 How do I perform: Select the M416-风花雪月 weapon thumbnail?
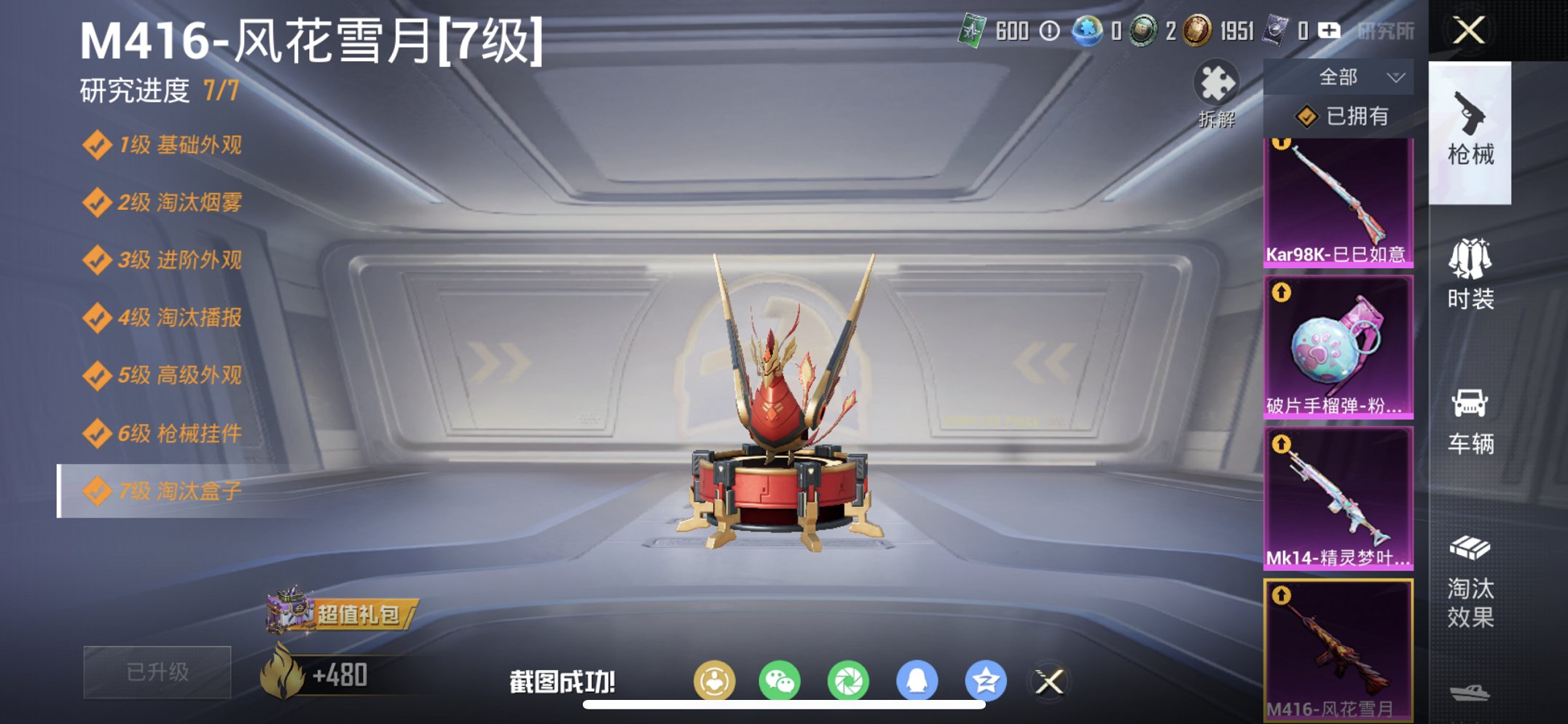[x=1338, y=648]
